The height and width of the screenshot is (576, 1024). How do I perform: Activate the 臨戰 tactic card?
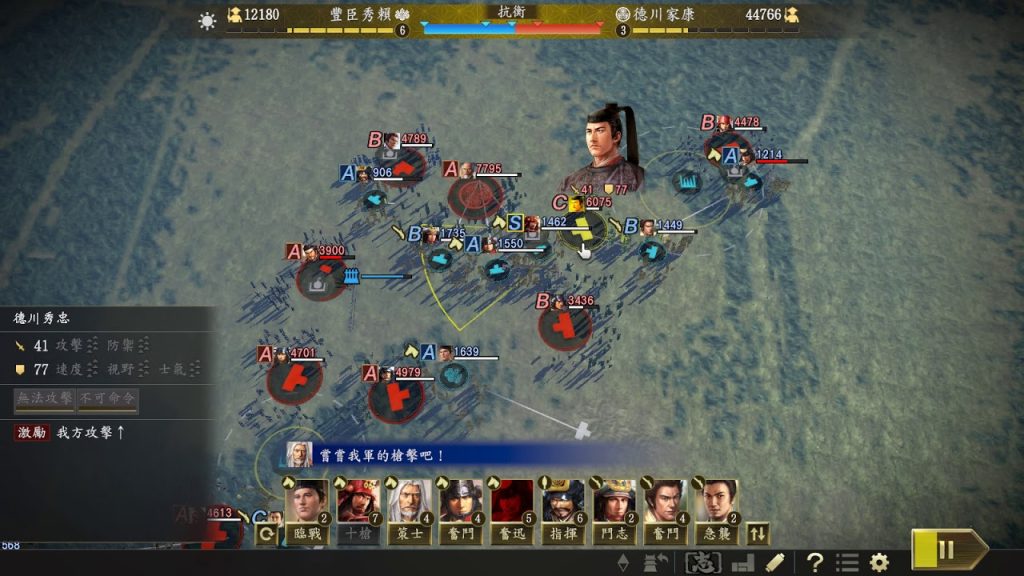click(307, 510)
